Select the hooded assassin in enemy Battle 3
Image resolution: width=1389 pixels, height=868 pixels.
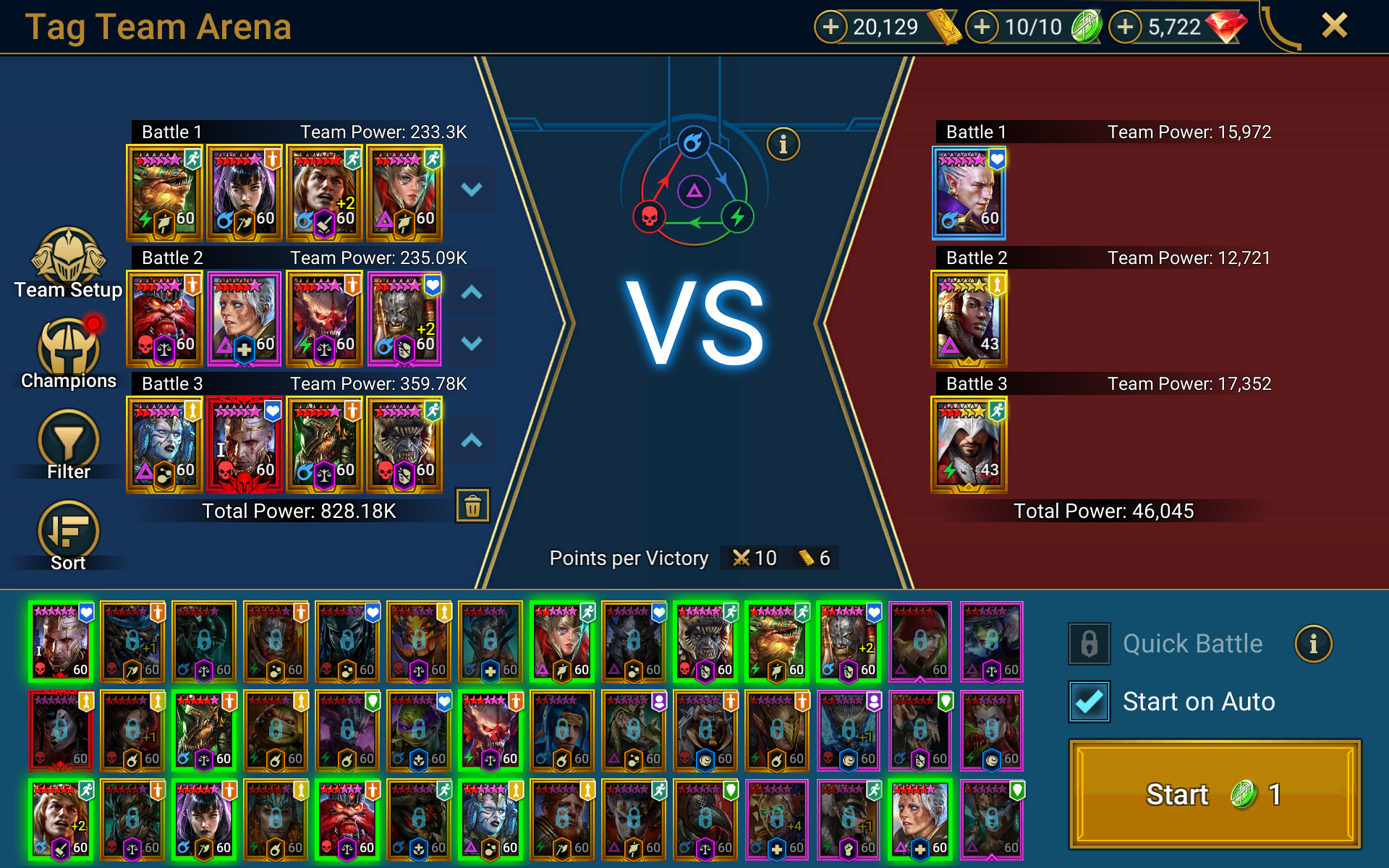[969, 445]
